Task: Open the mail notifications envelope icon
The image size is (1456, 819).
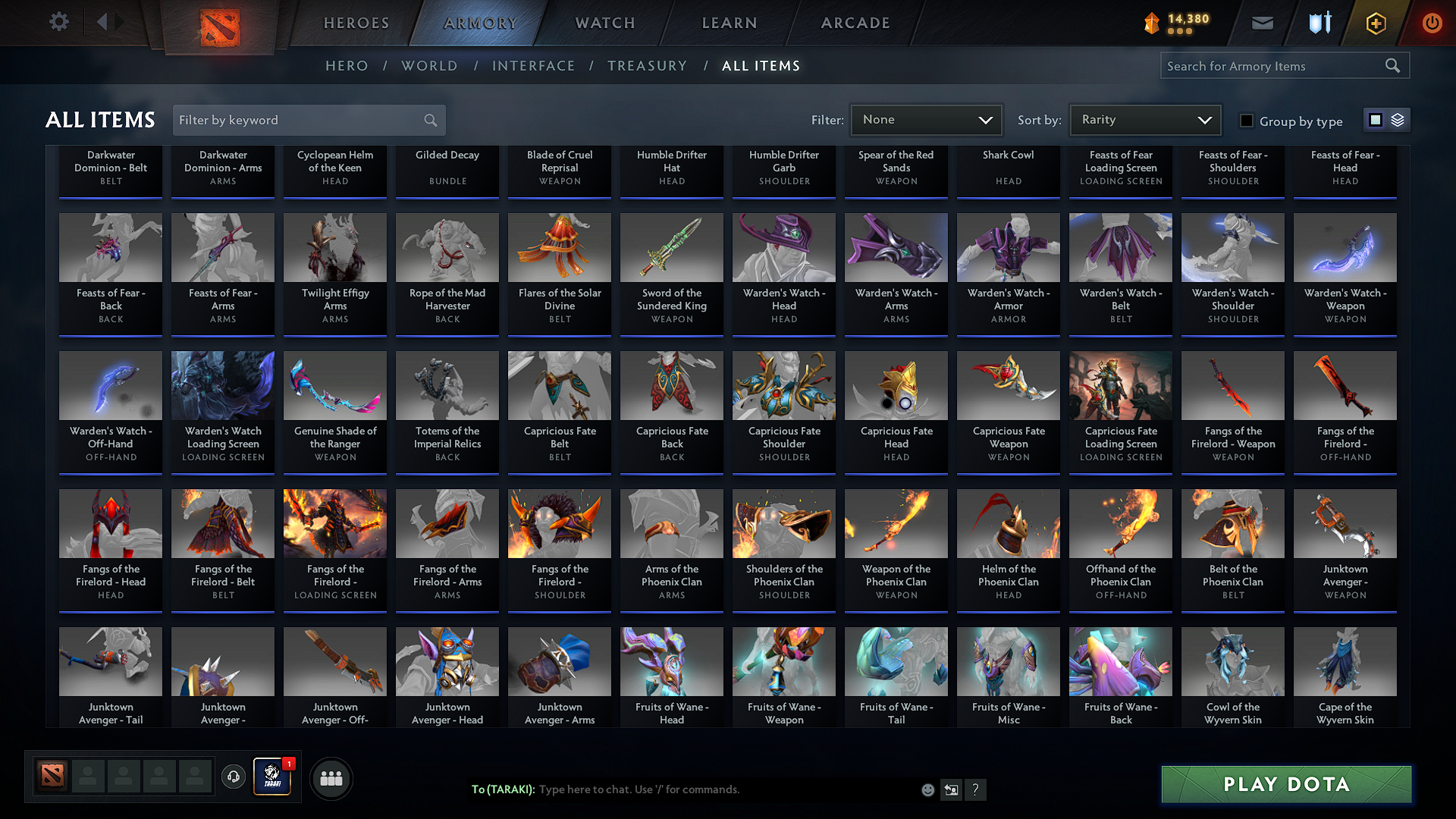Action: 1262,23
